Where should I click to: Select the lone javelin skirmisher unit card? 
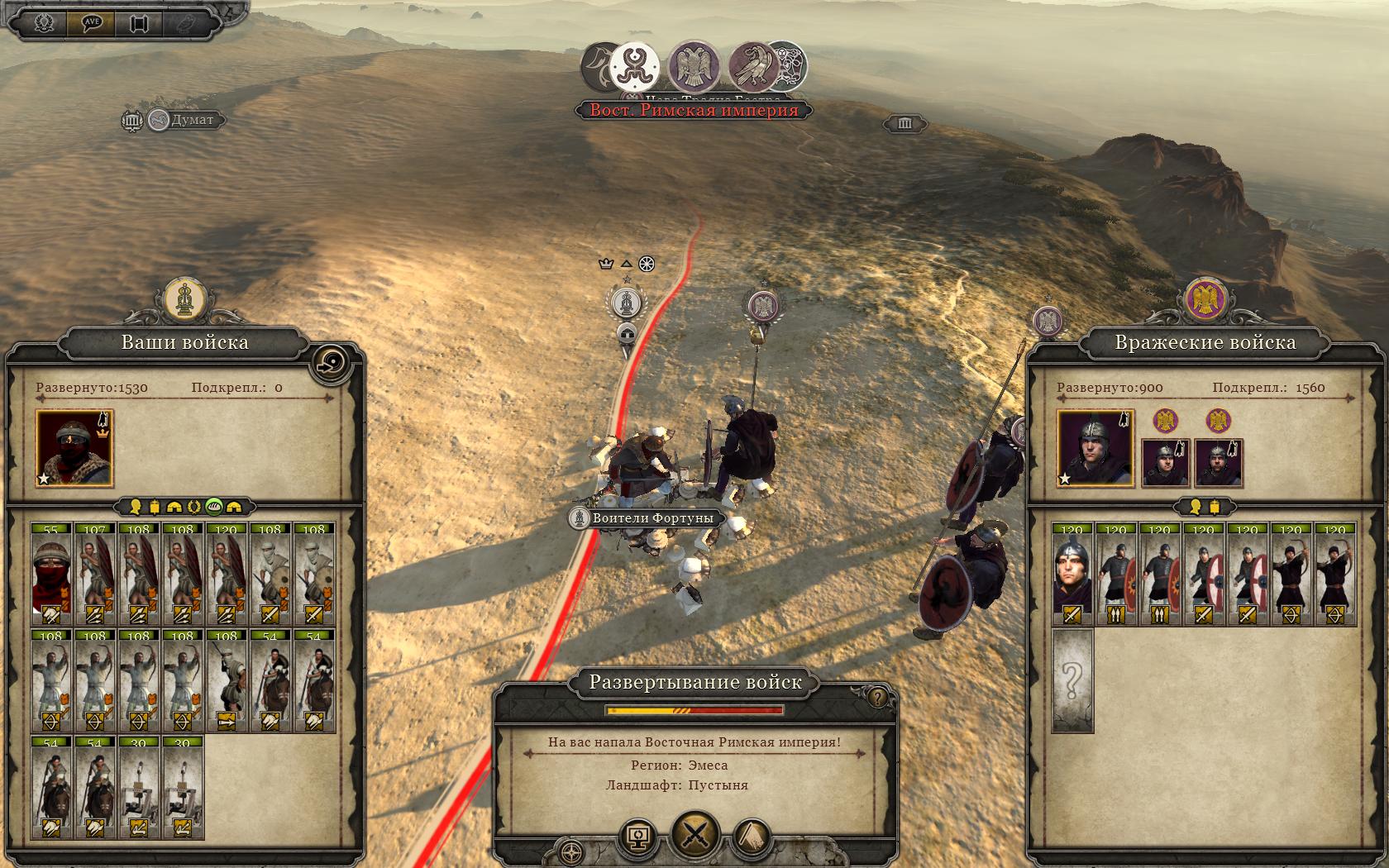(227, 680)
